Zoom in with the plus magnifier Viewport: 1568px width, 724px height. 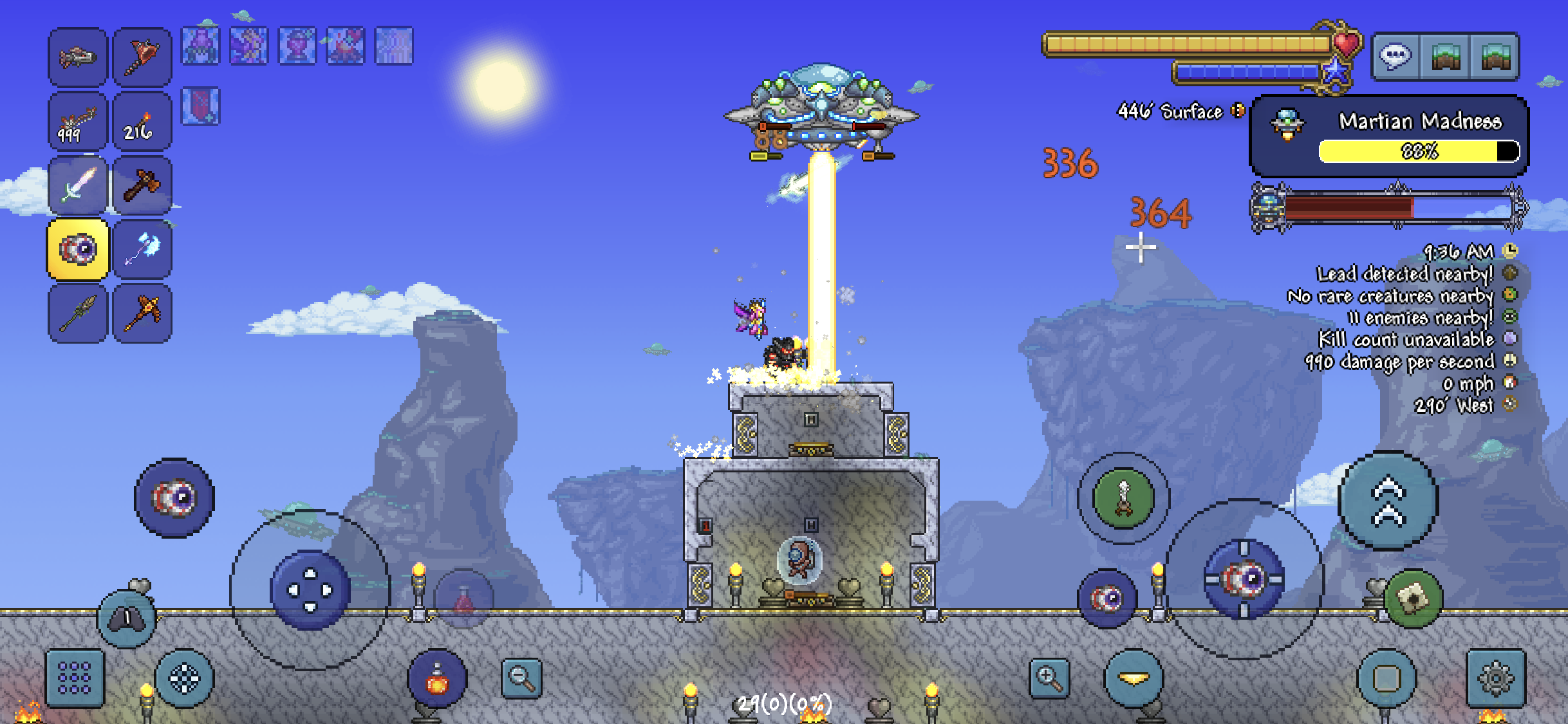(1049, 678)
